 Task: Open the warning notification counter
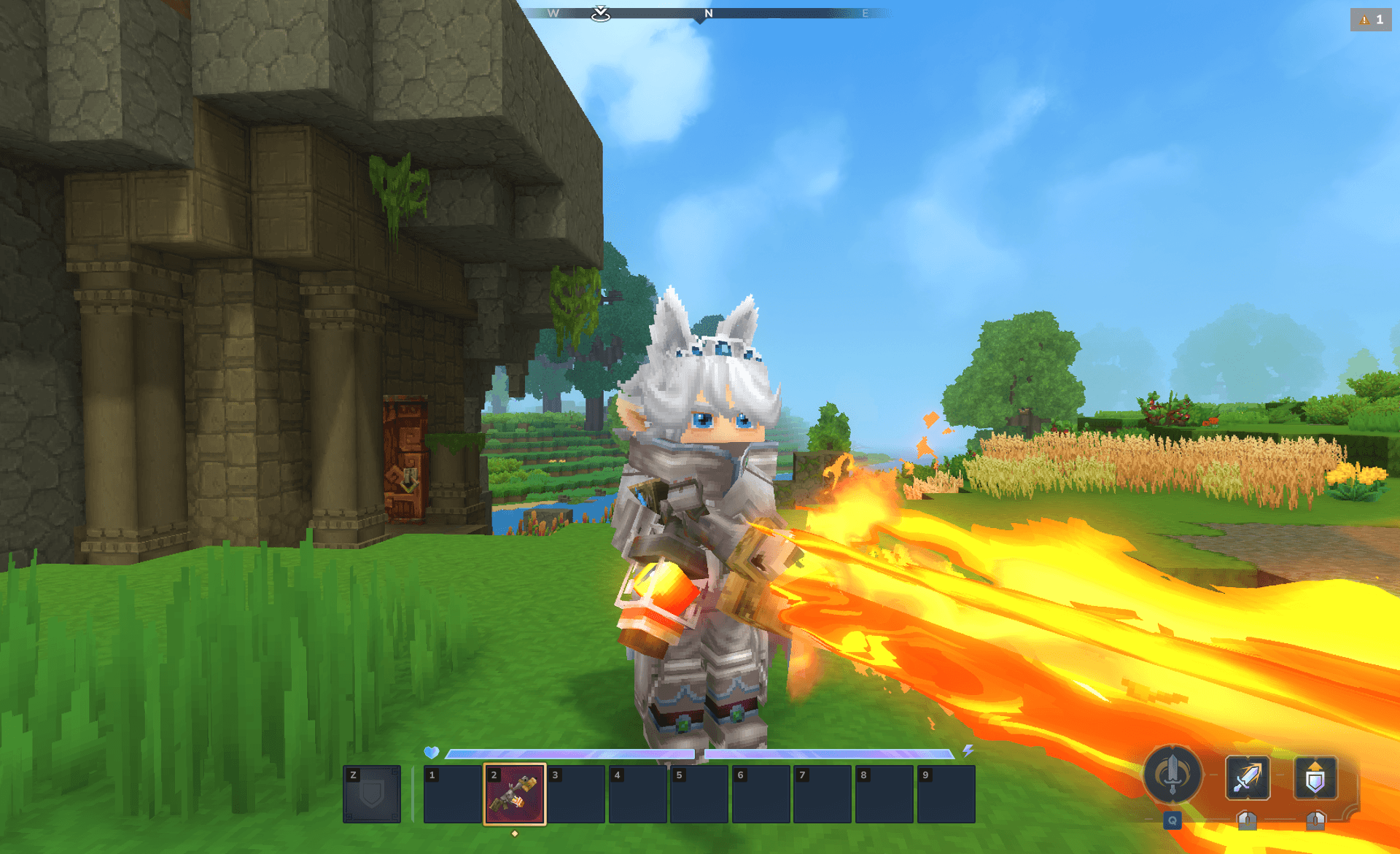pyautogui.click(x=1371, y=20)
